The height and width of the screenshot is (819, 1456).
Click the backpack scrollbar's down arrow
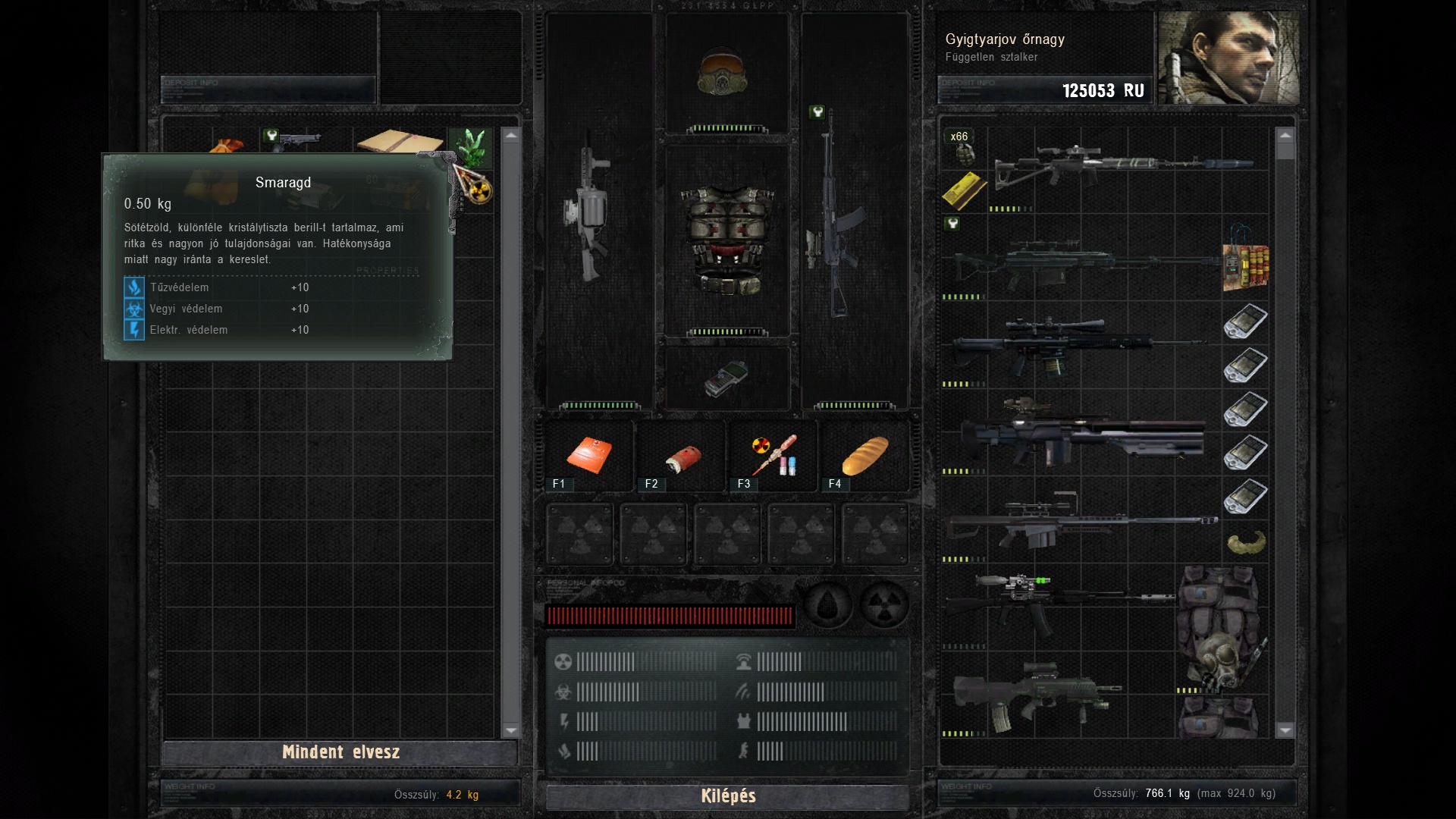(x=1285, y=730)
